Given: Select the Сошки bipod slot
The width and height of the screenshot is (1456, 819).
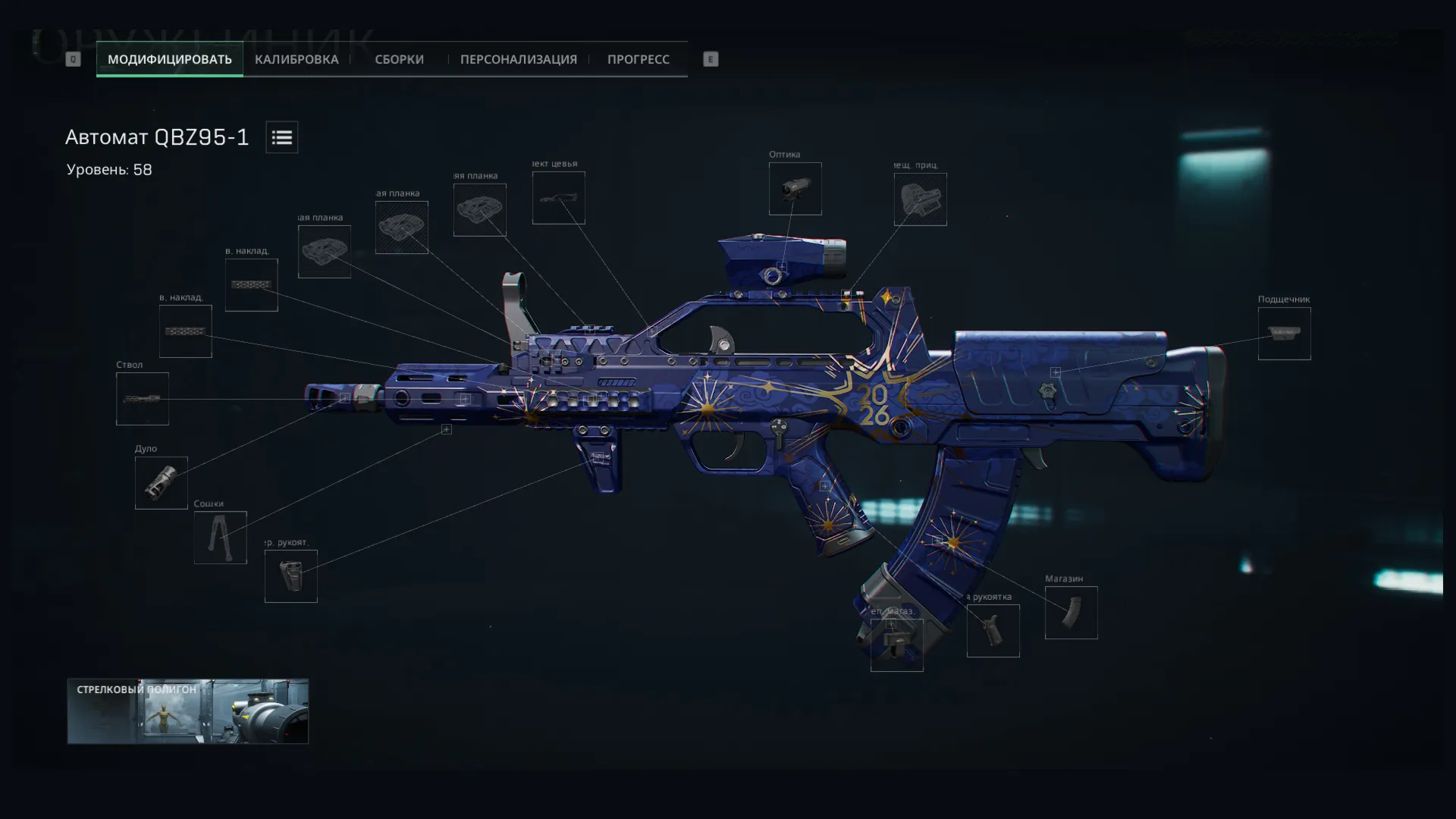Looking at the screenshot, I should [220, 538].
